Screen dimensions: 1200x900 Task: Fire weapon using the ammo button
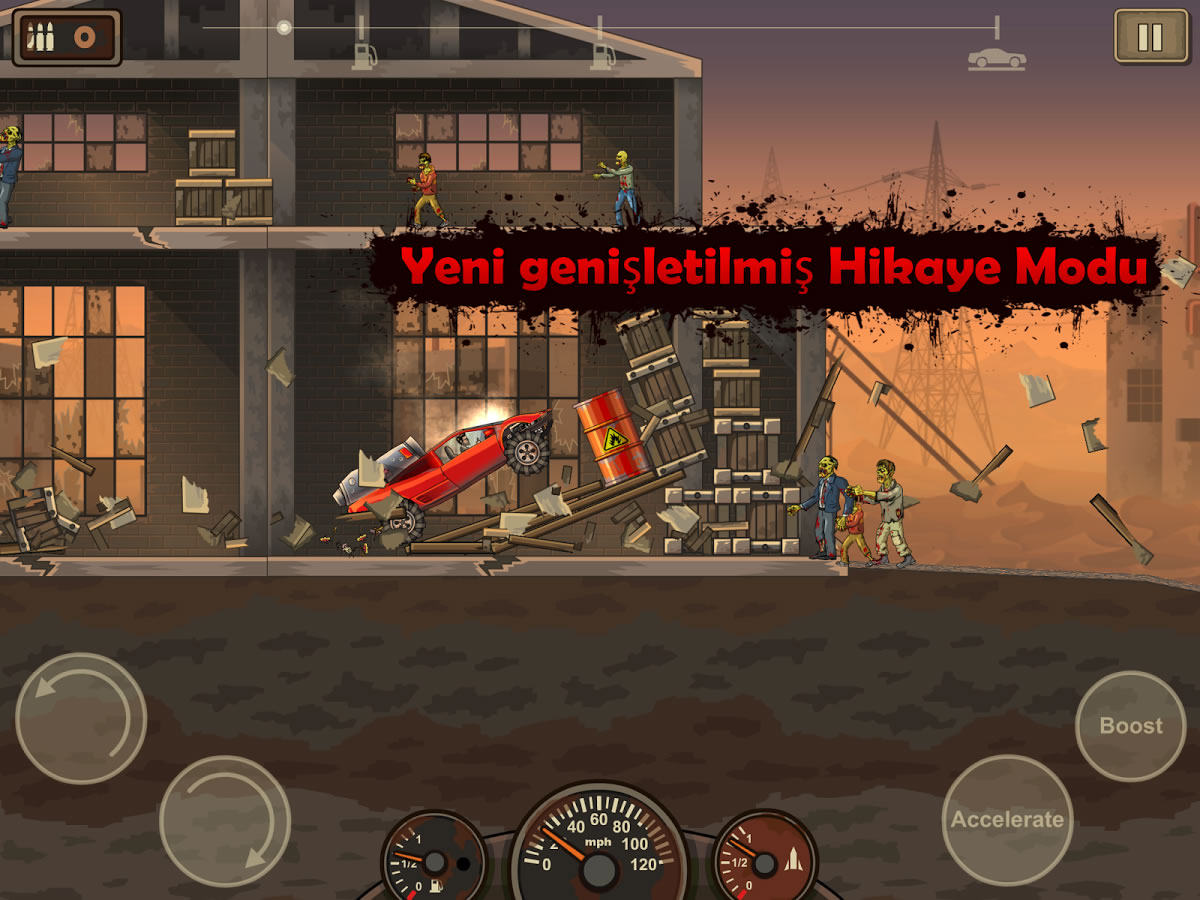click(x=67, y=38)
